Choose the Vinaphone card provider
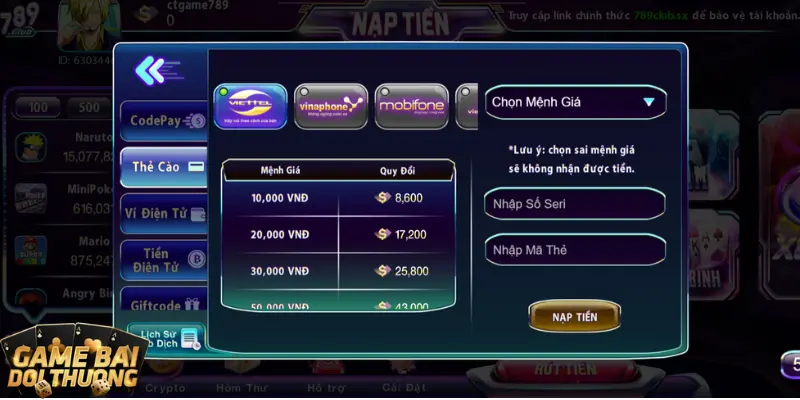800x400 pixels. (x=331, y=106)
